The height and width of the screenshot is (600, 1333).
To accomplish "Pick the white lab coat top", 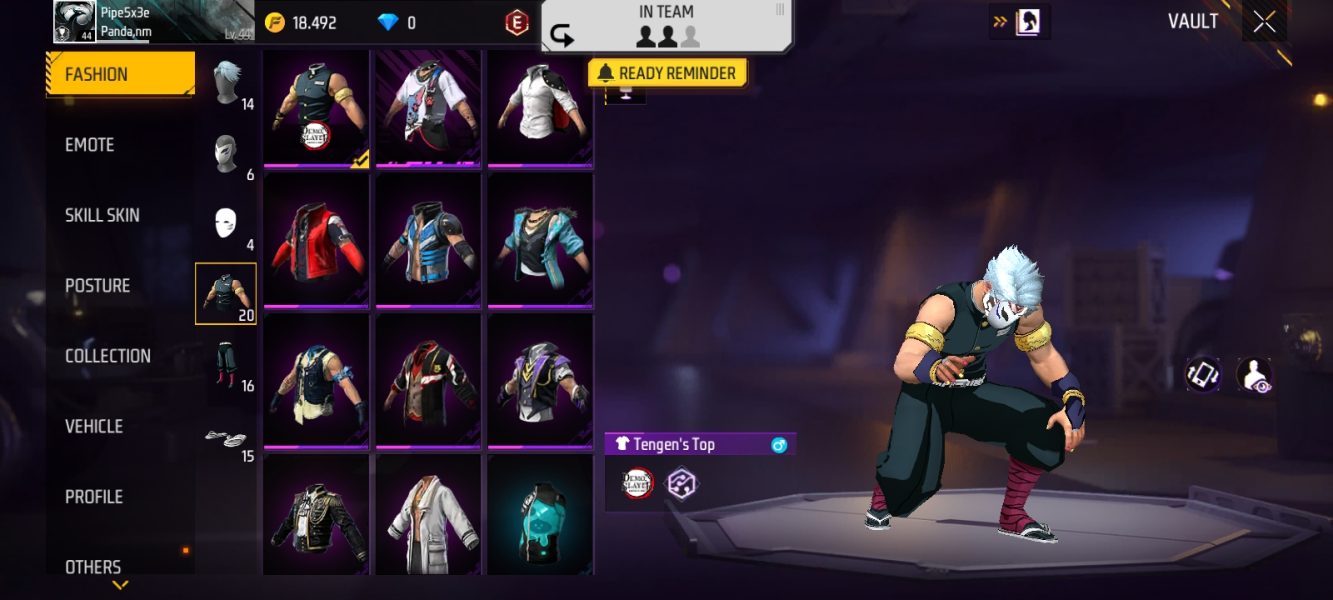I will (428, 515).
